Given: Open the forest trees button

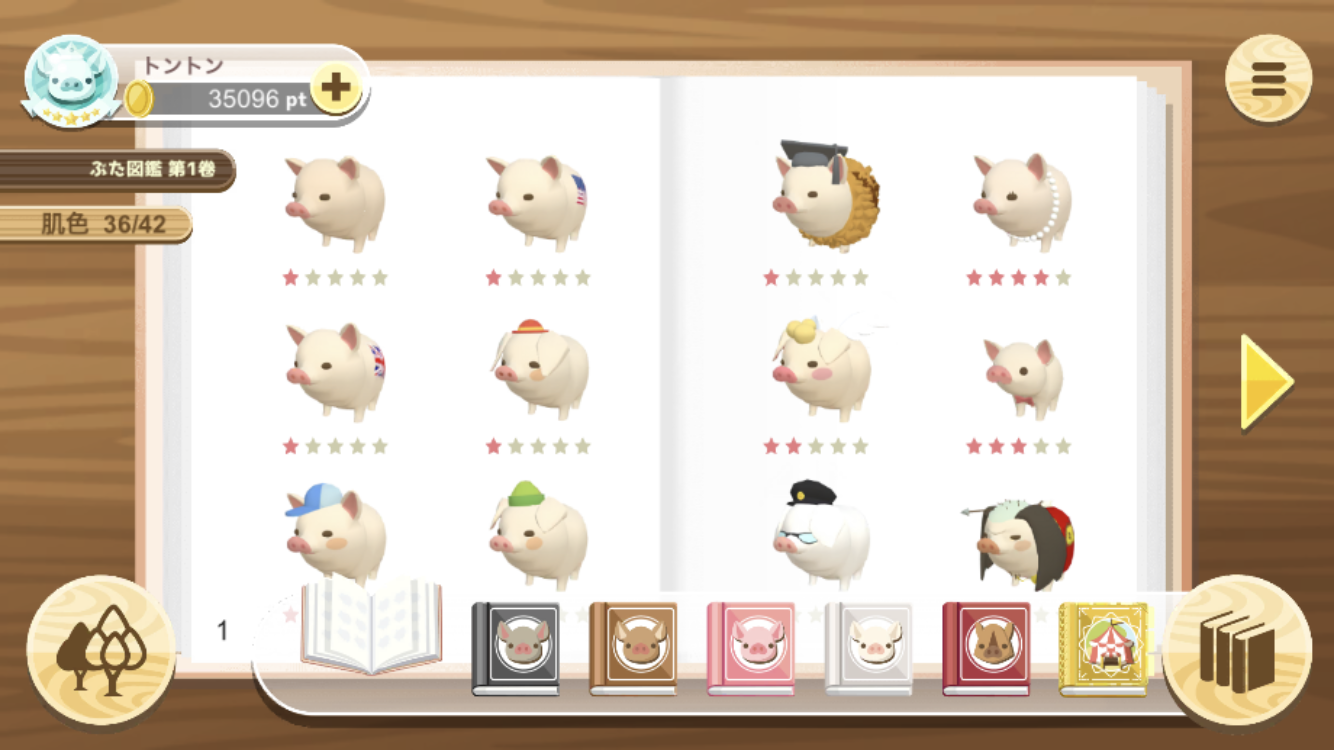Looking at the screenshot, I should tap(101, 650).
